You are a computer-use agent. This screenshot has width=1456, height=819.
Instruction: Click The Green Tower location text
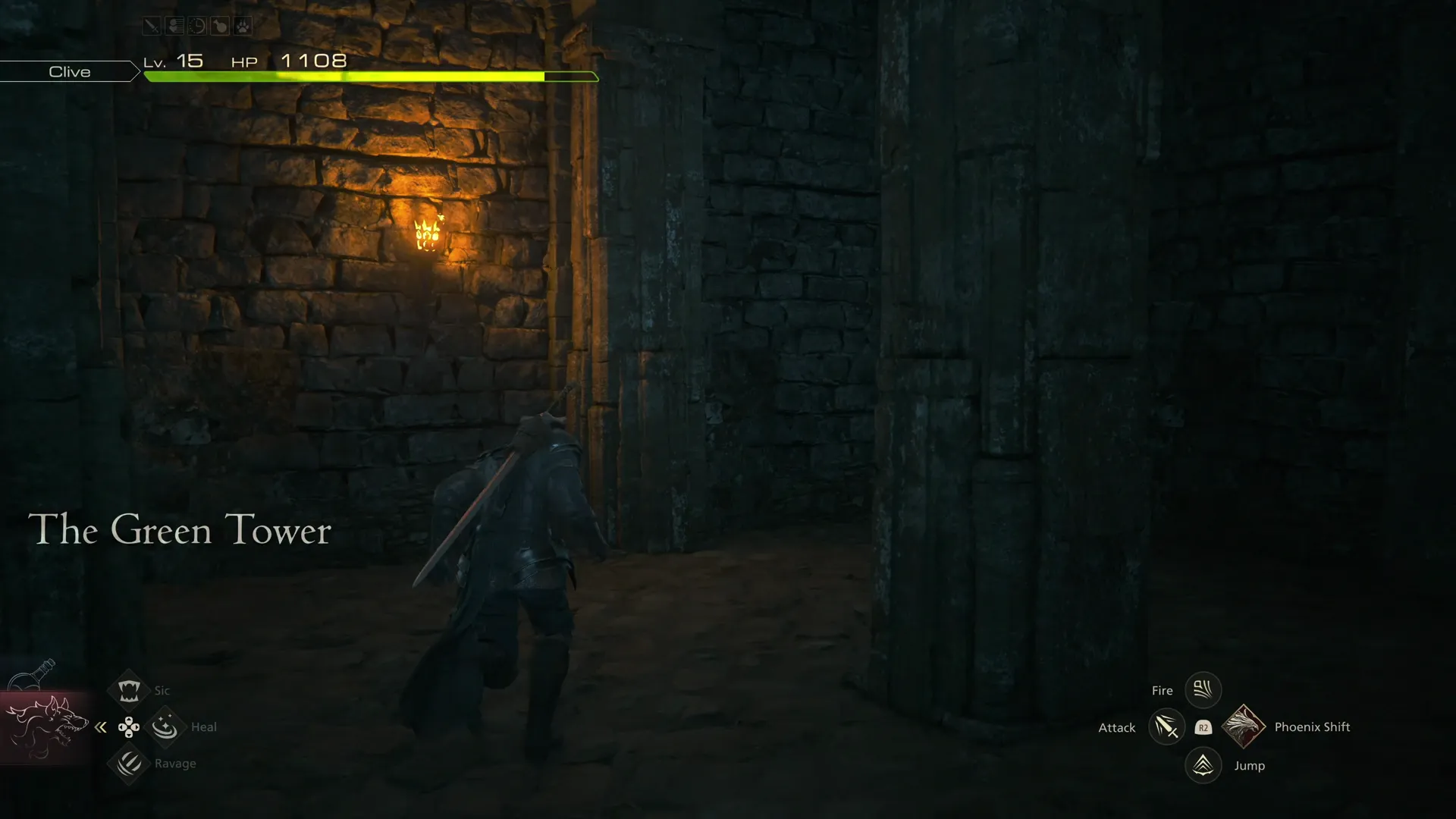pyautogui.click(x=180, y=530)
